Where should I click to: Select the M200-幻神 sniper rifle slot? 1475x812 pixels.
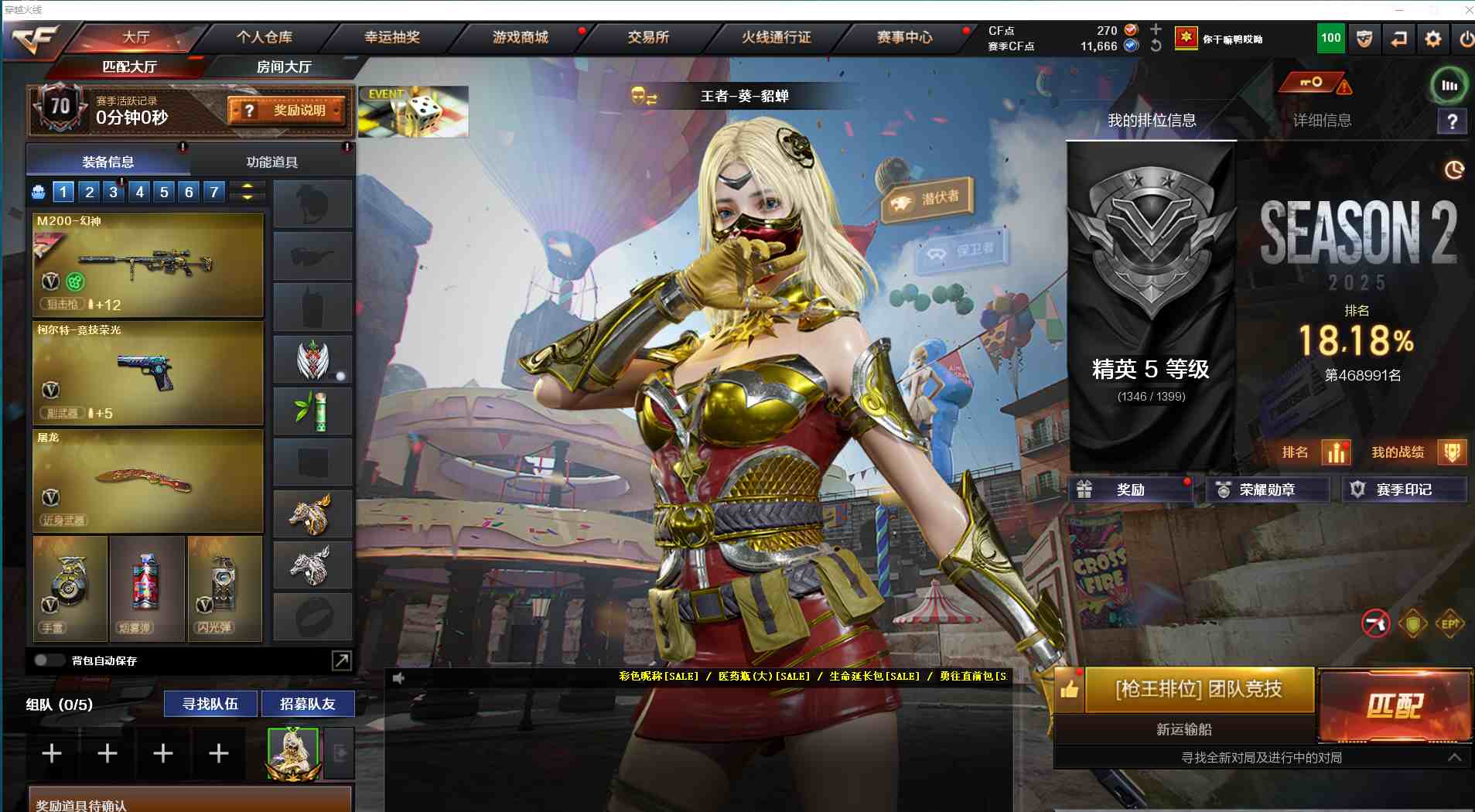tap(149, 264)
